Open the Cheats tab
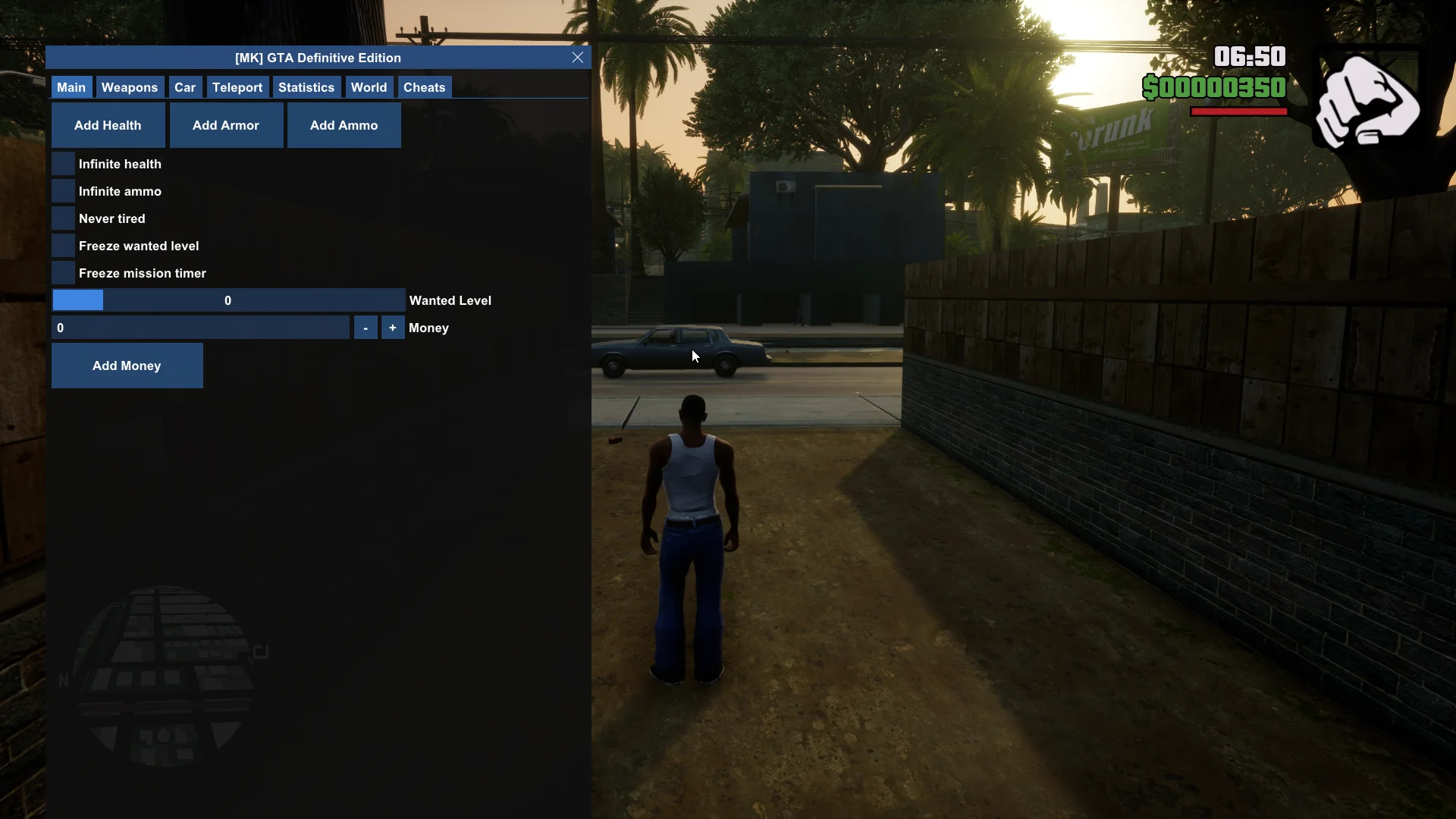The height and width of the screenshot is (819, 1456). [425, 87]
